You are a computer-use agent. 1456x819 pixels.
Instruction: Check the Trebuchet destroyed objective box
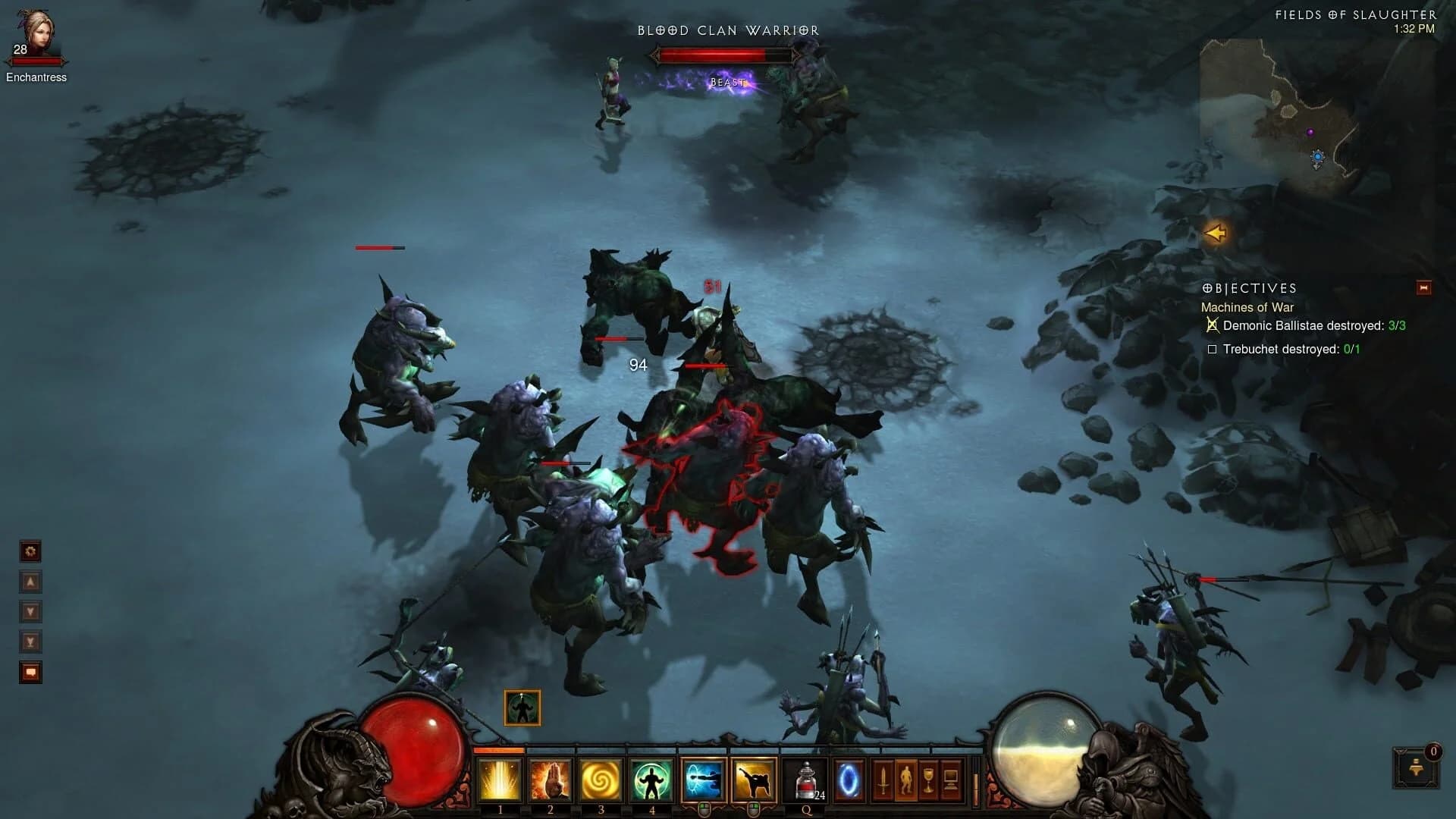click(x=1213, y=350)
